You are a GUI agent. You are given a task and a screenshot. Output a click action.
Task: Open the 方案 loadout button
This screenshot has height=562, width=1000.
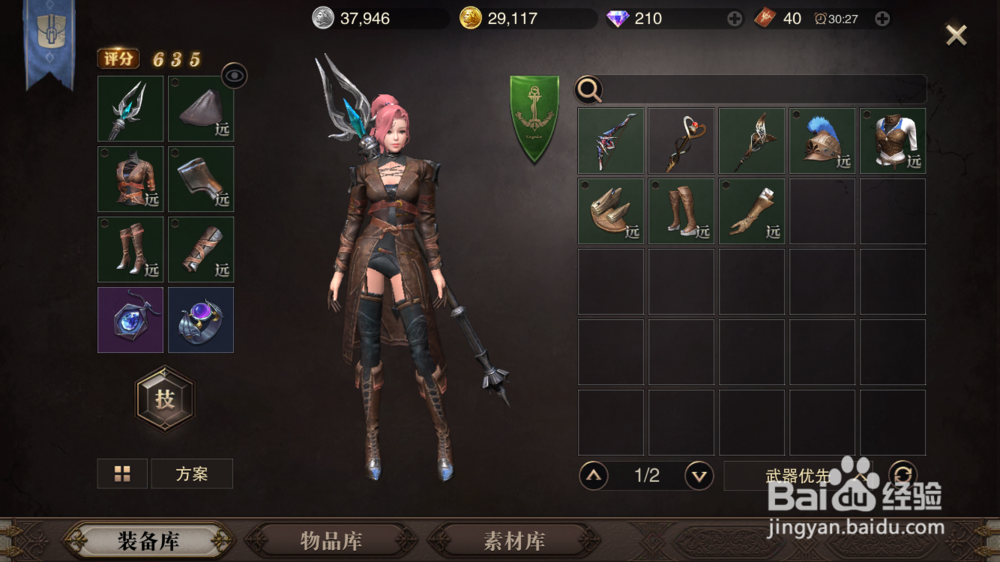pos(192,474)
